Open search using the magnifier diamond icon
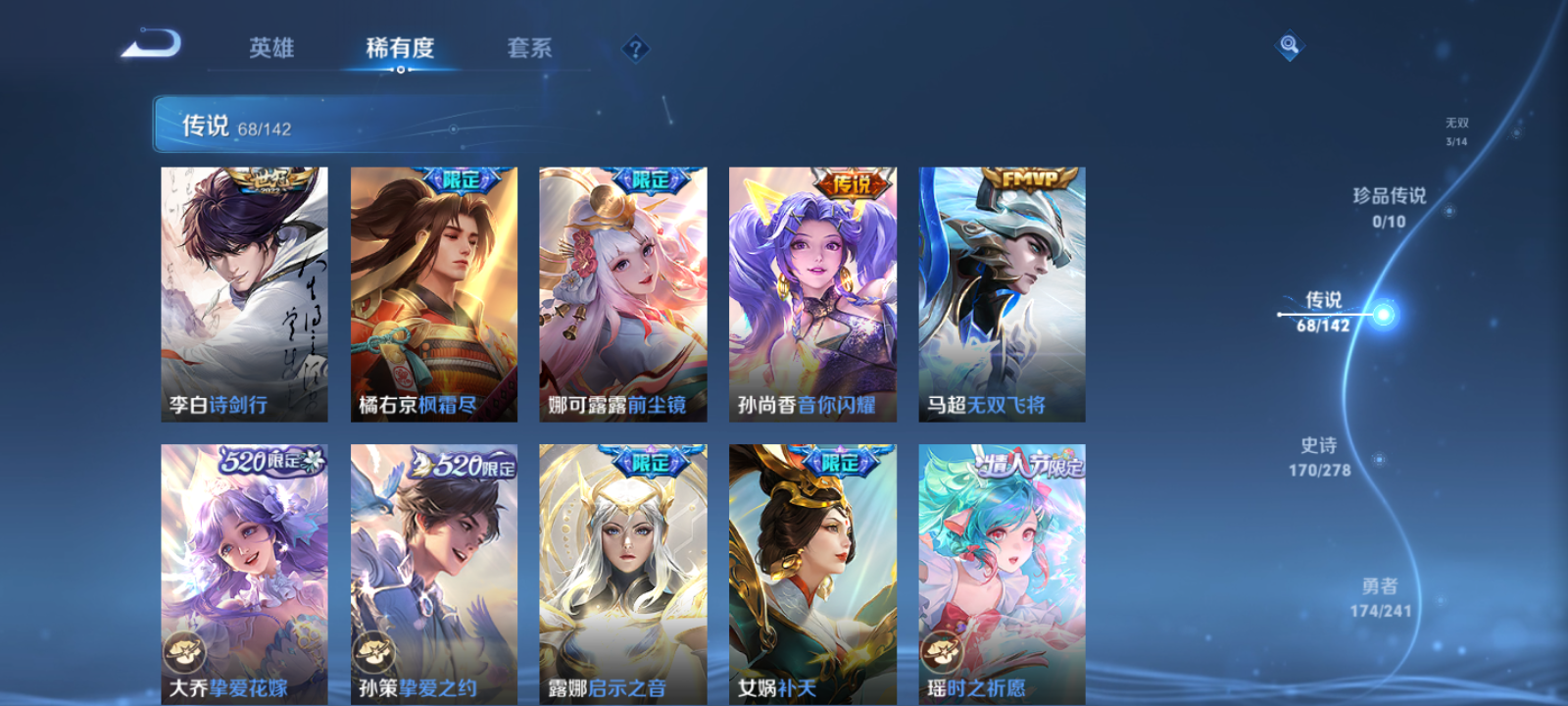This screenshot has height=706, width=1568. point(1288,44)
